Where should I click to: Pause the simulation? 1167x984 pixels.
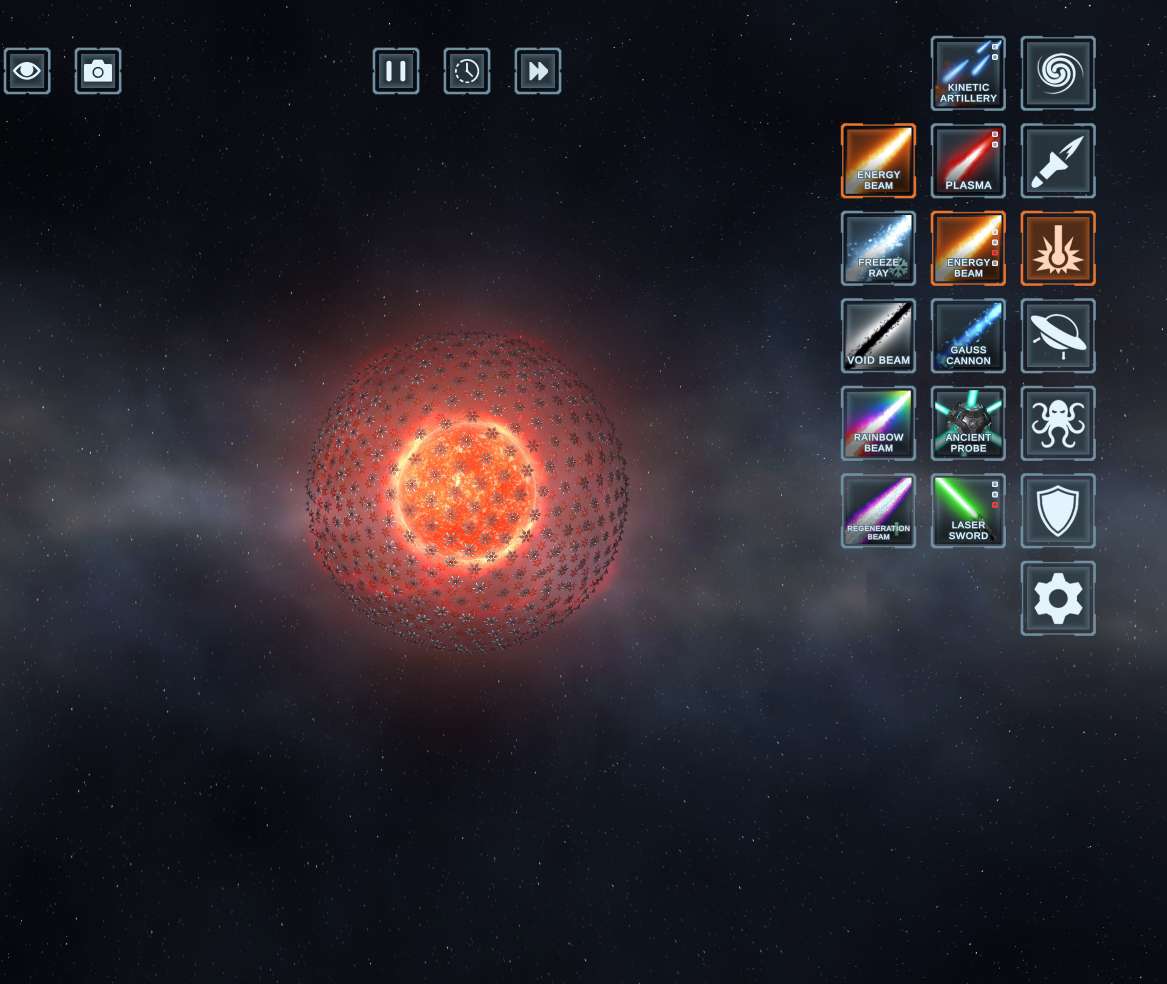click(x=396, y=71)
